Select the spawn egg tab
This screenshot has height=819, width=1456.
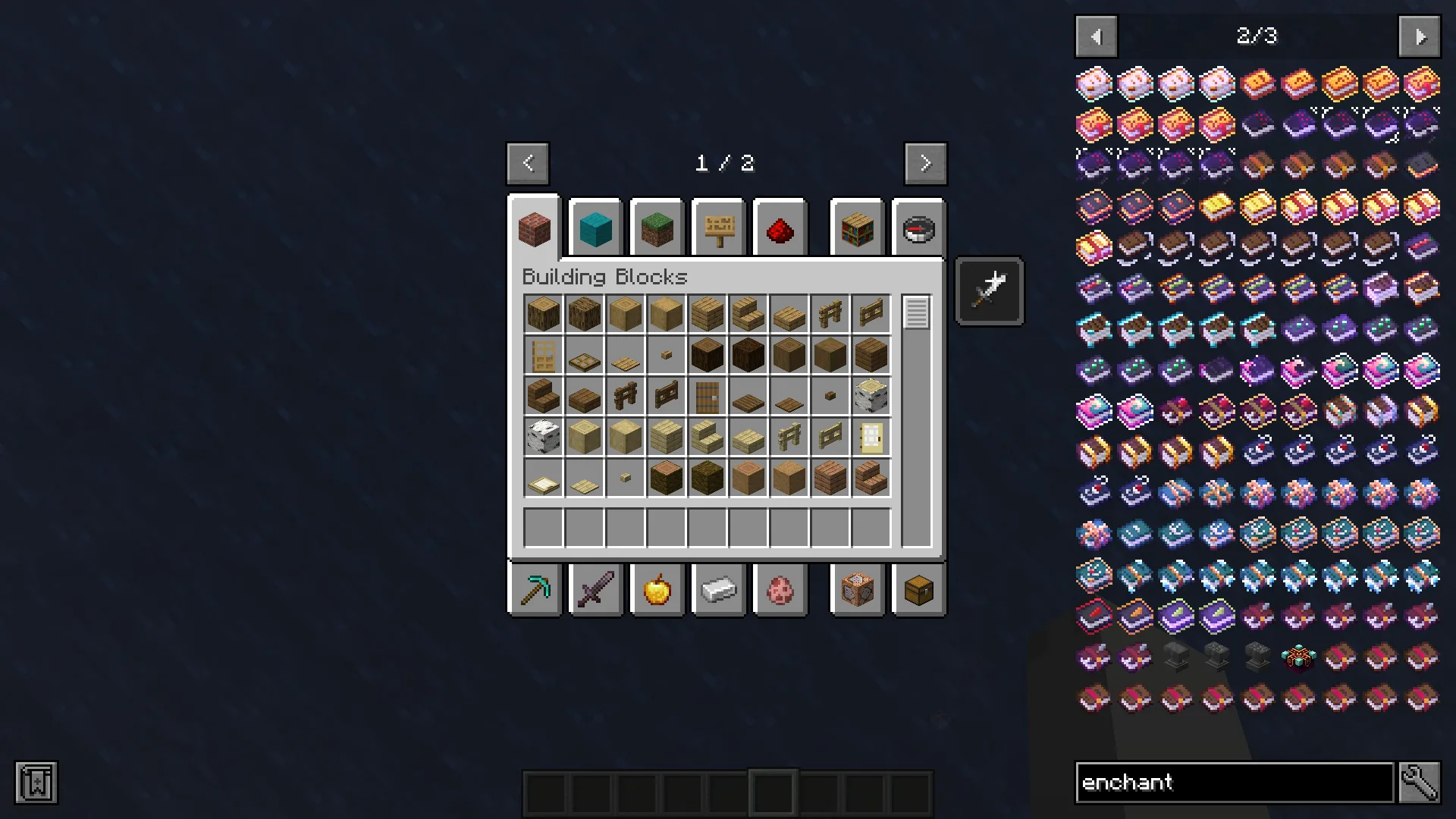pyautogui.click(x=780, y=589)
